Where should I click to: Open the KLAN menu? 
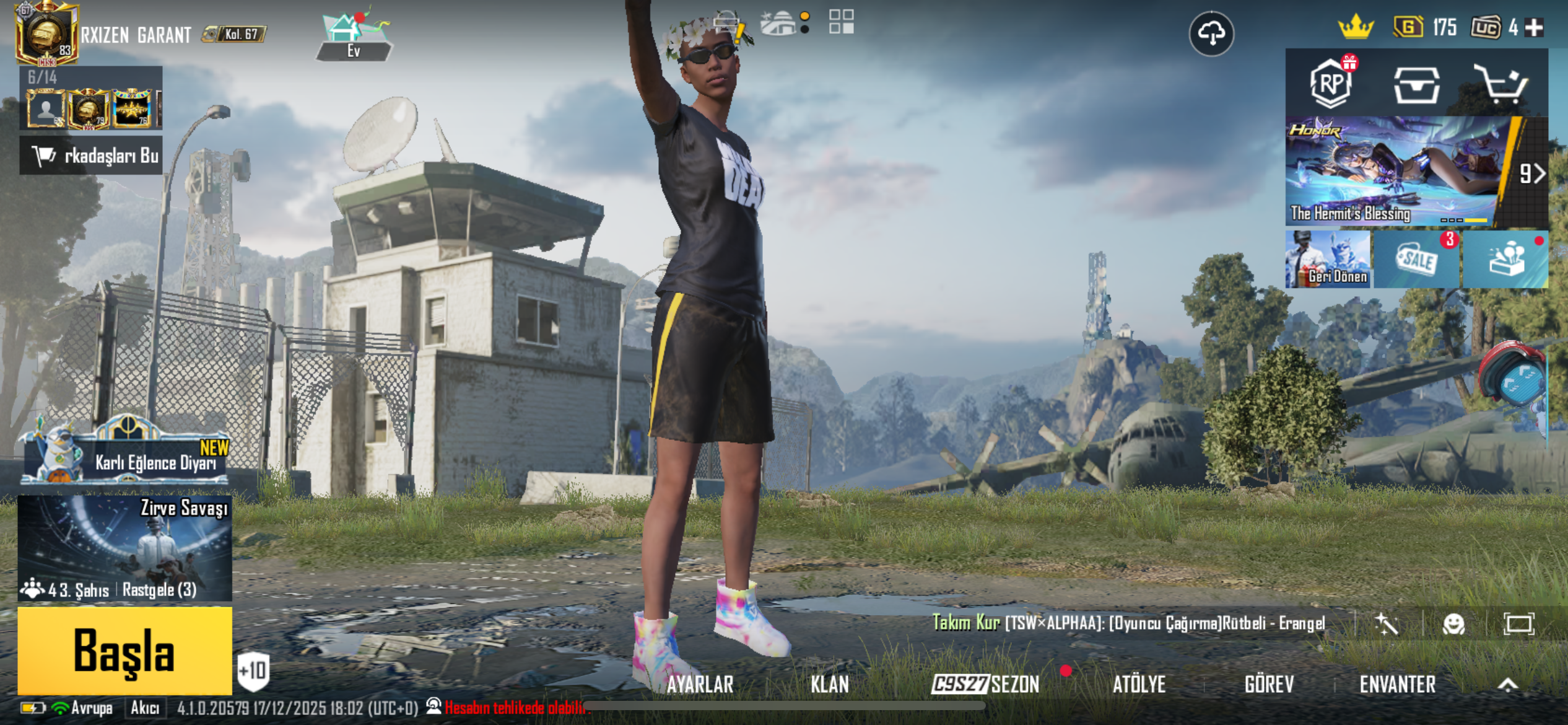coord(830,684)
